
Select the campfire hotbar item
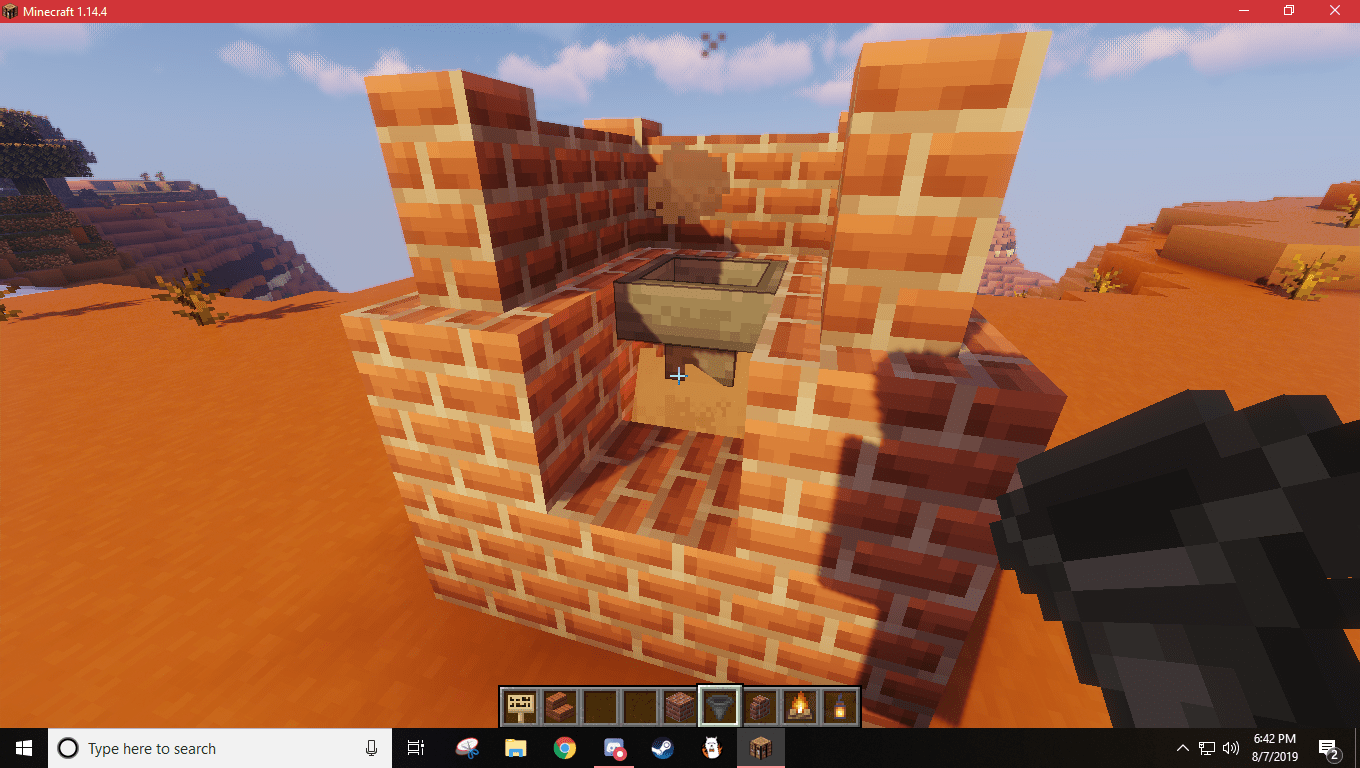799,706
